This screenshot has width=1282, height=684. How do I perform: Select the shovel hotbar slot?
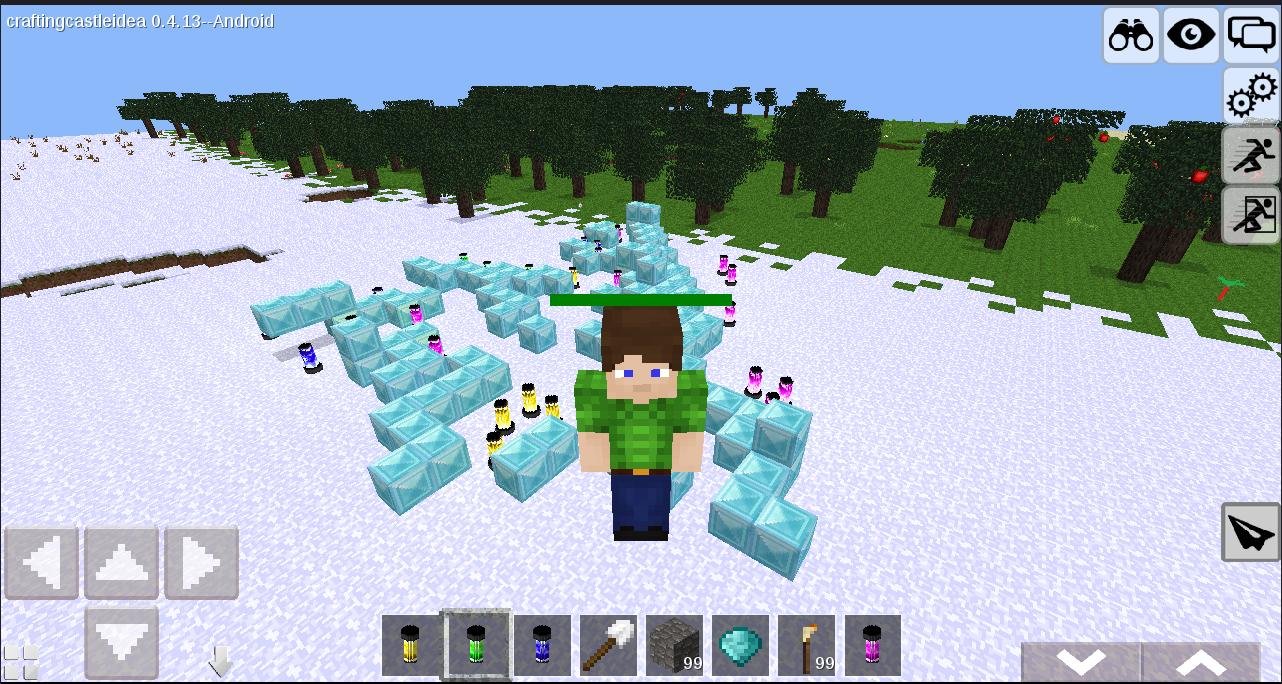608,646
